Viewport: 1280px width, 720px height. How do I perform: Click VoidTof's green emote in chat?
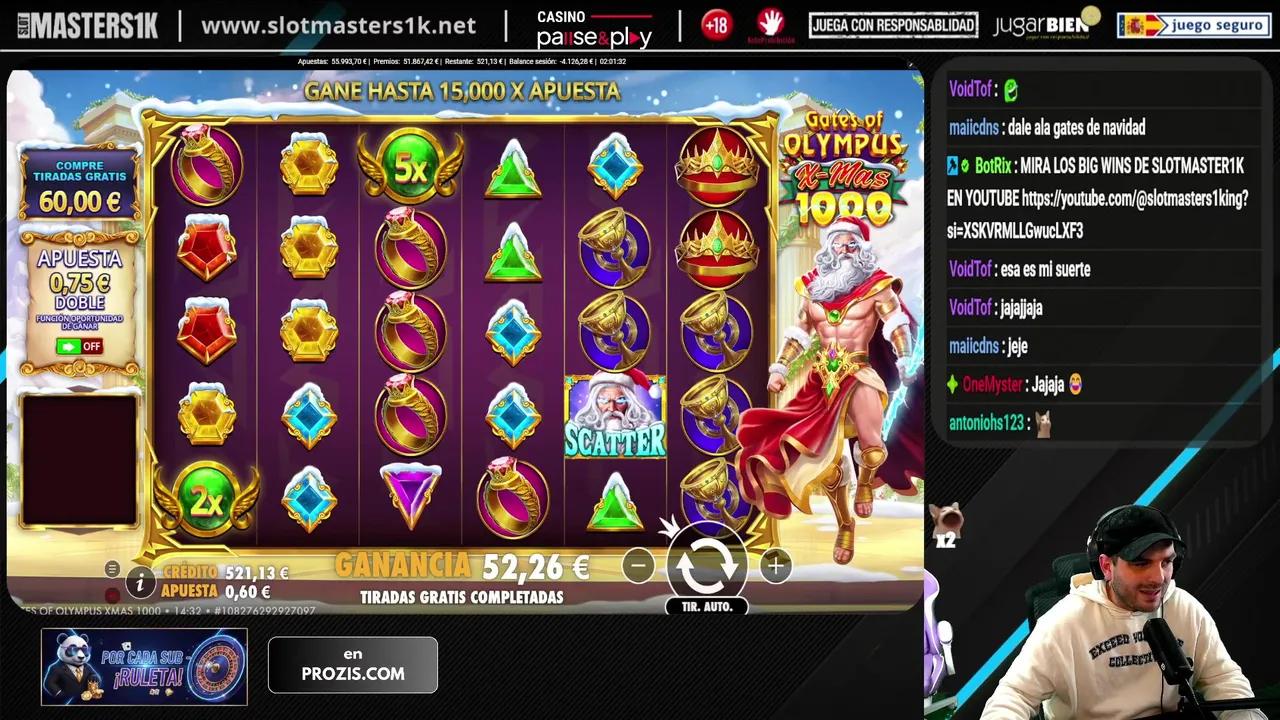pos(1010,89)
